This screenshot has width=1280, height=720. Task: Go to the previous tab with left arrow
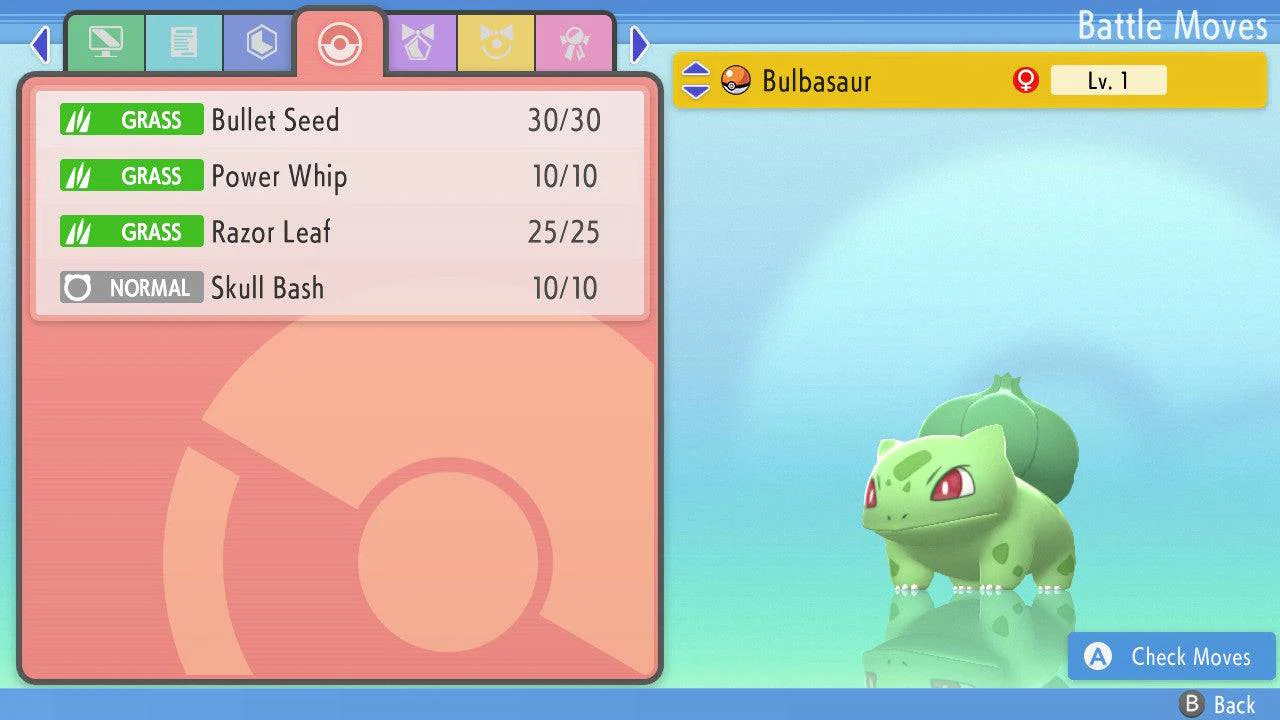(40, 44)
